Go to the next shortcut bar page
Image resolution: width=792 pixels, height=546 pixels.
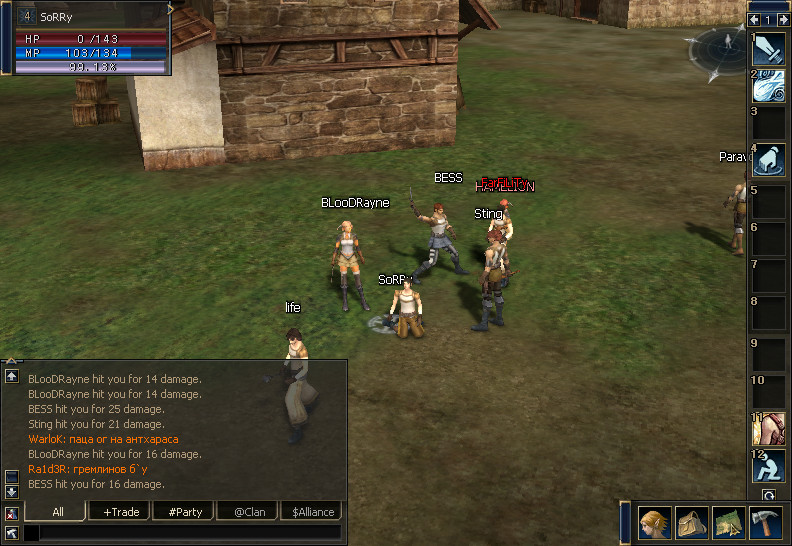(781, 19)
